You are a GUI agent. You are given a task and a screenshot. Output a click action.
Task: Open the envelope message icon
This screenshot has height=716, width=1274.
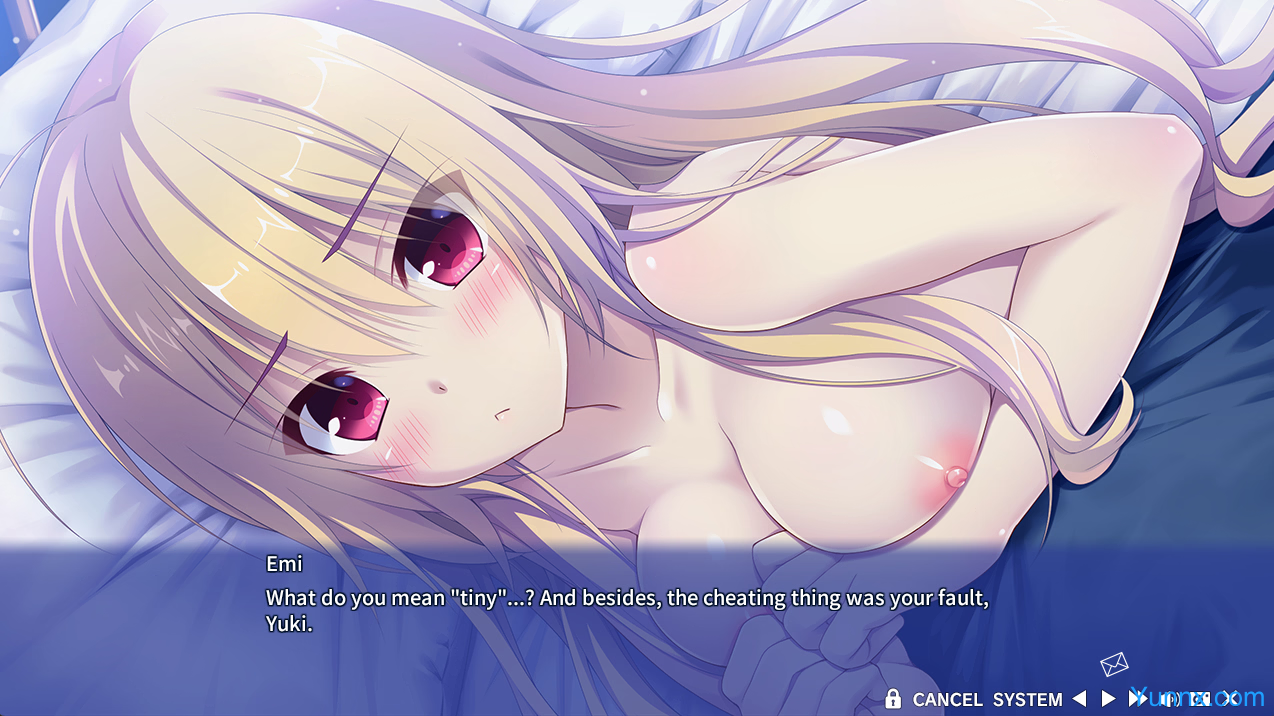tap(1114, 664)
